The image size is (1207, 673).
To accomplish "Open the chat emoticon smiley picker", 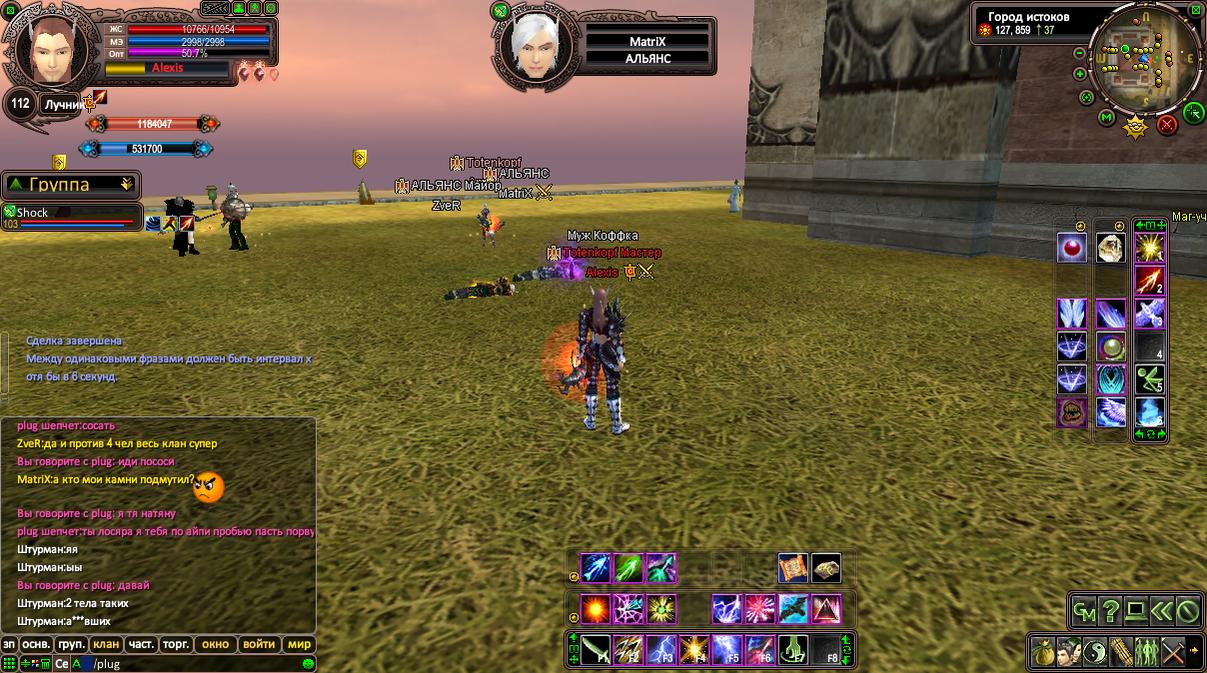I will (308, 663).
